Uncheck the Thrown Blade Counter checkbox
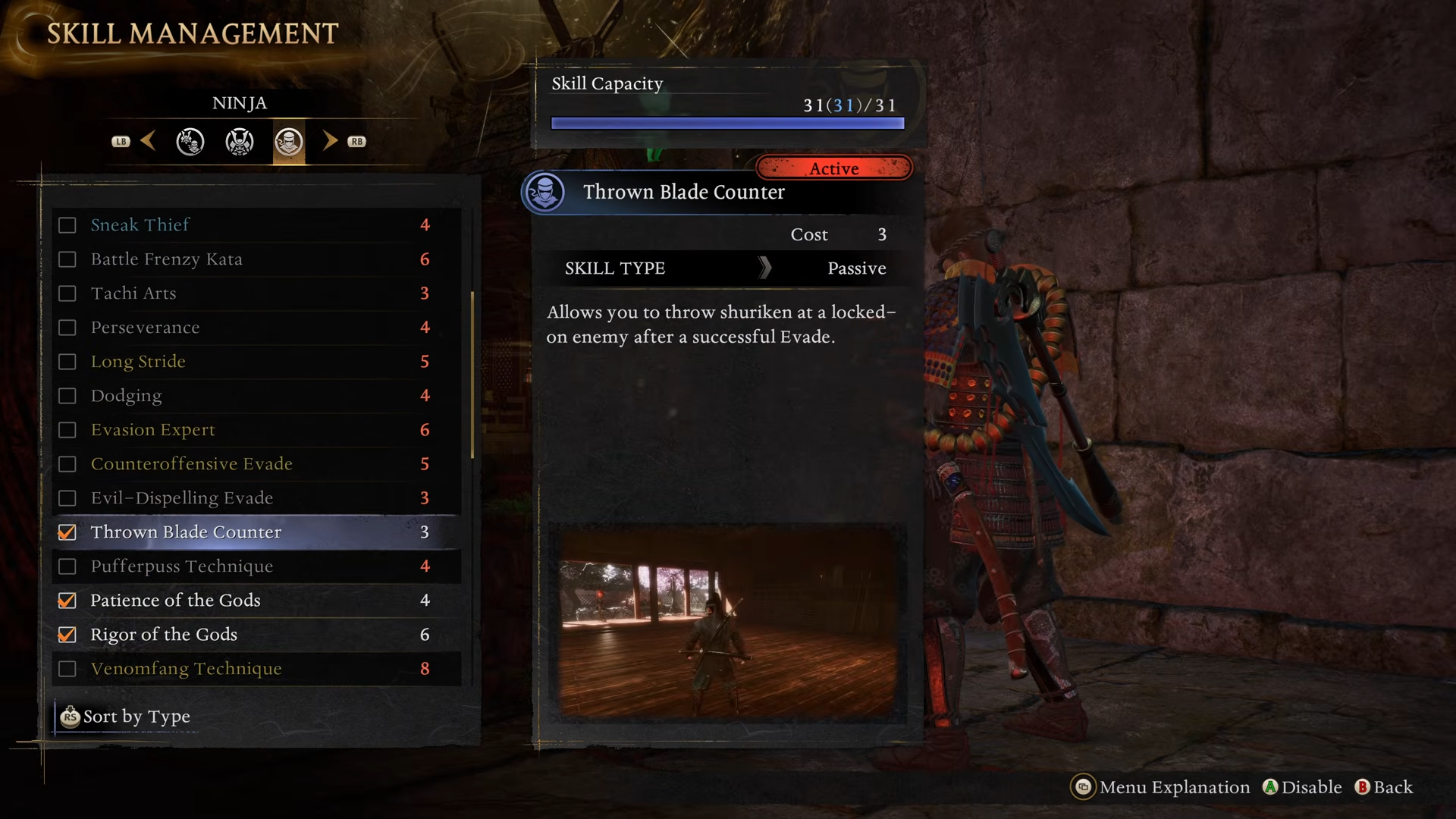The height and width of the screenshot is (819, 1456). (67, 532)
